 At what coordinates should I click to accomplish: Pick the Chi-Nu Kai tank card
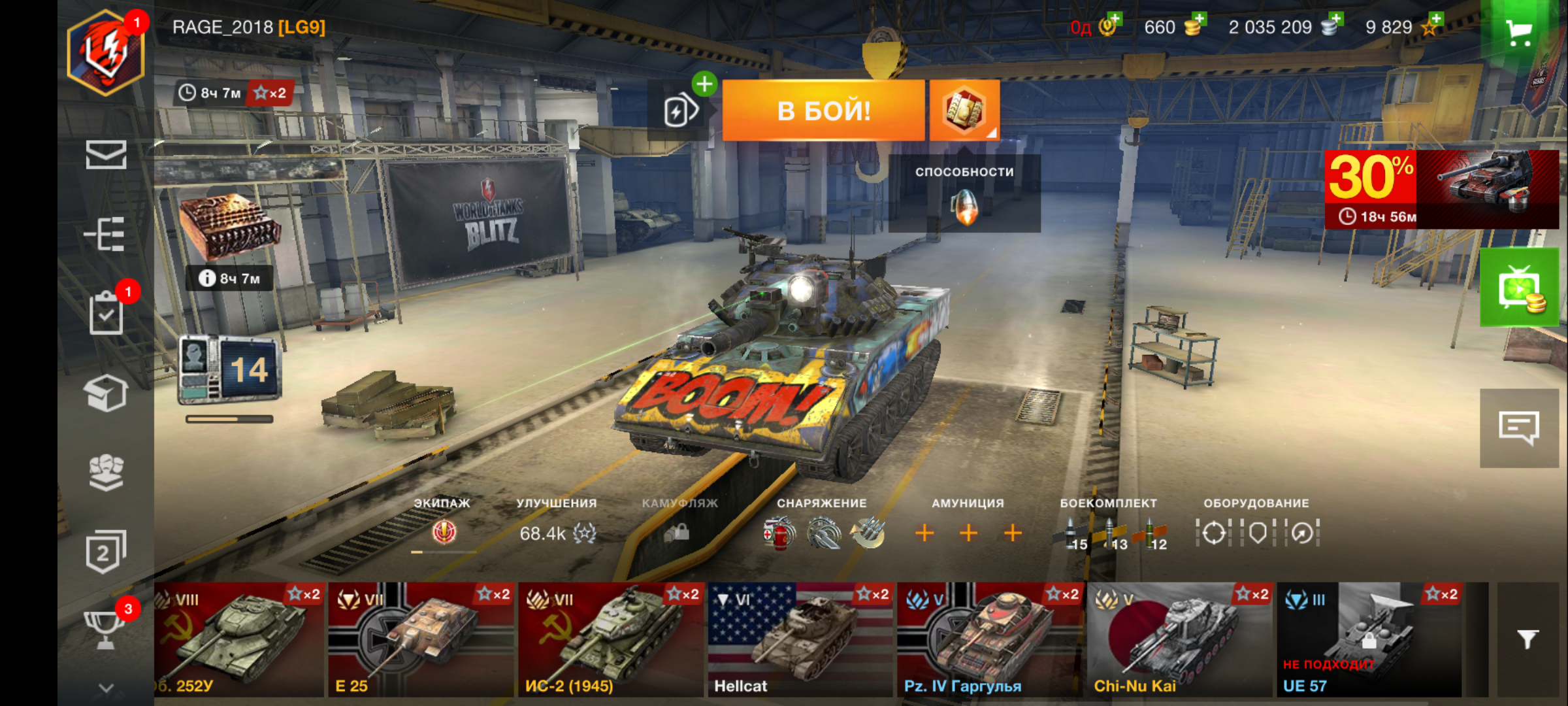[1179, 639]
